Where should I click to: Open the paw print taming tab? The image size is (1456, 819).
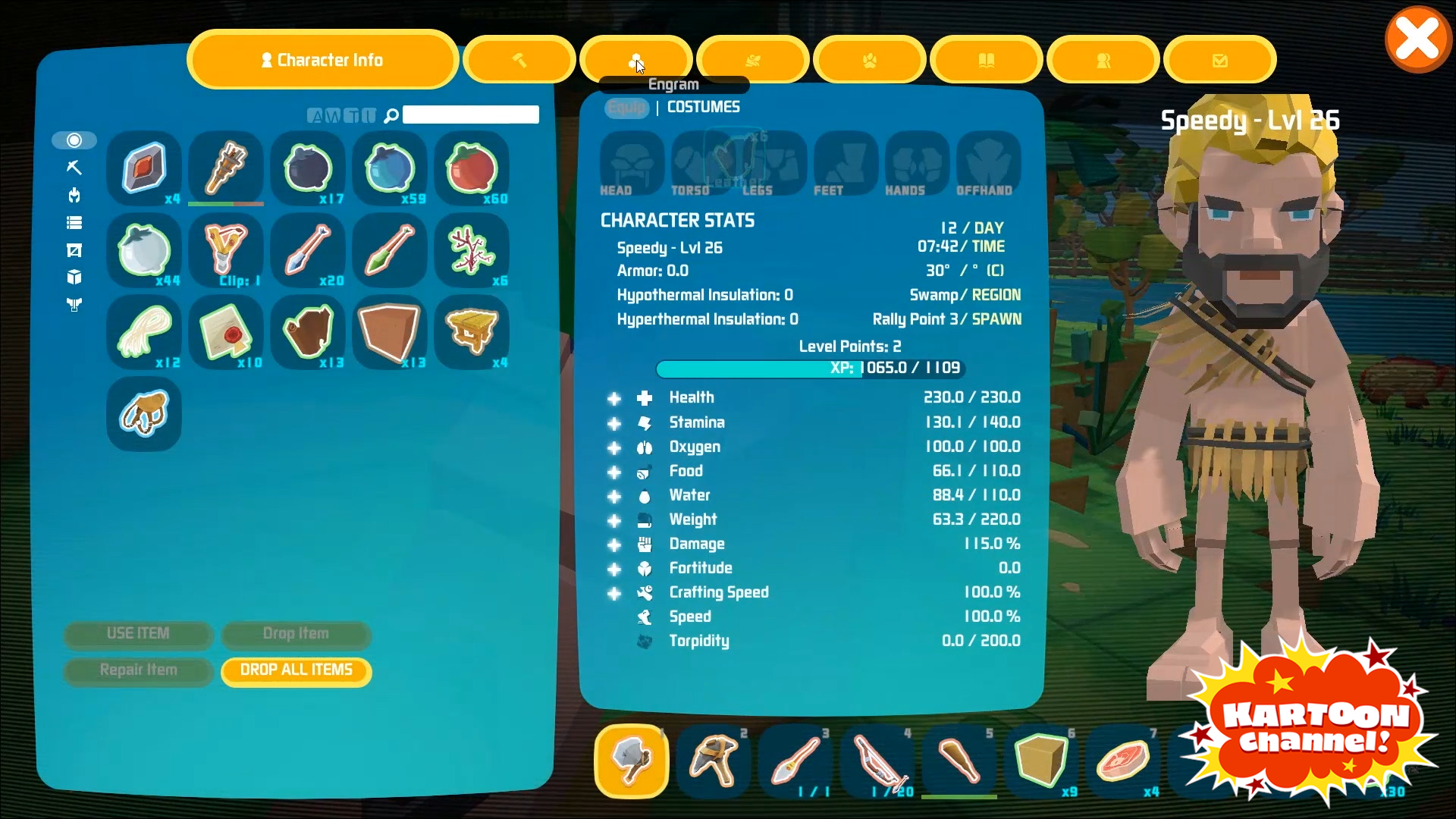click(870, 60)
